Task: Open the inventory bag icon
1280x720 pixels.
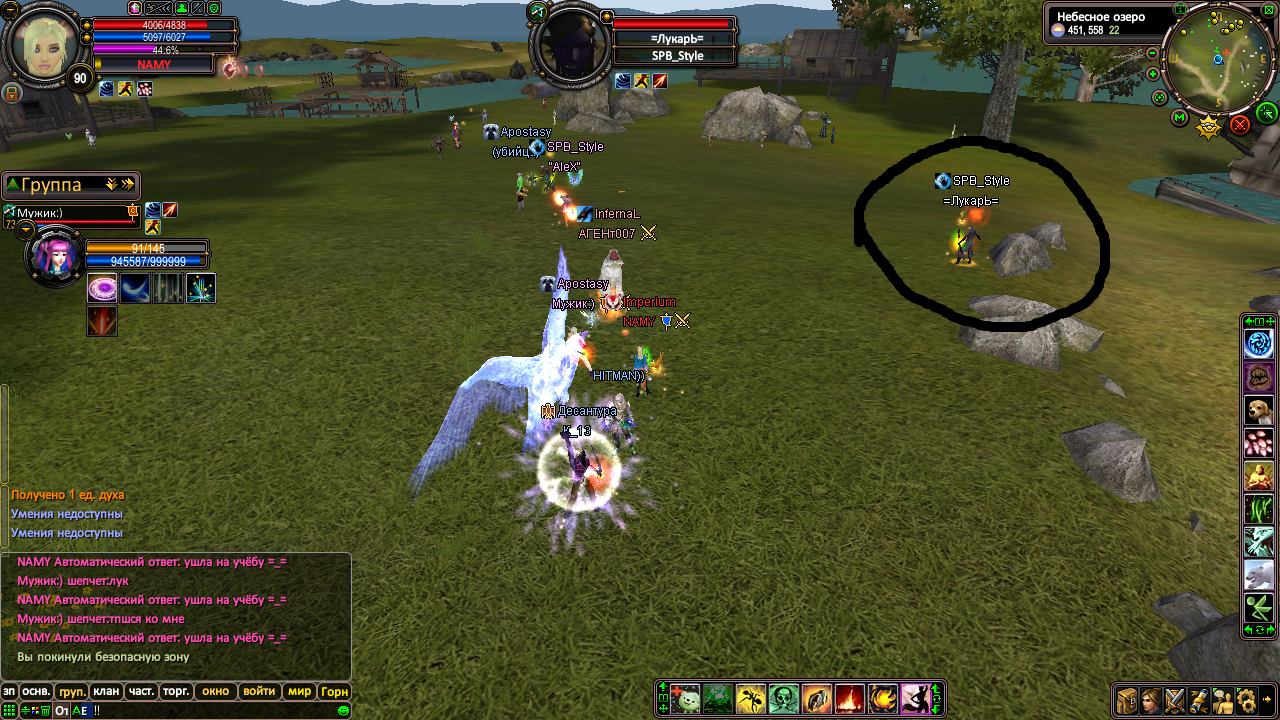Action: [1127, 700]
